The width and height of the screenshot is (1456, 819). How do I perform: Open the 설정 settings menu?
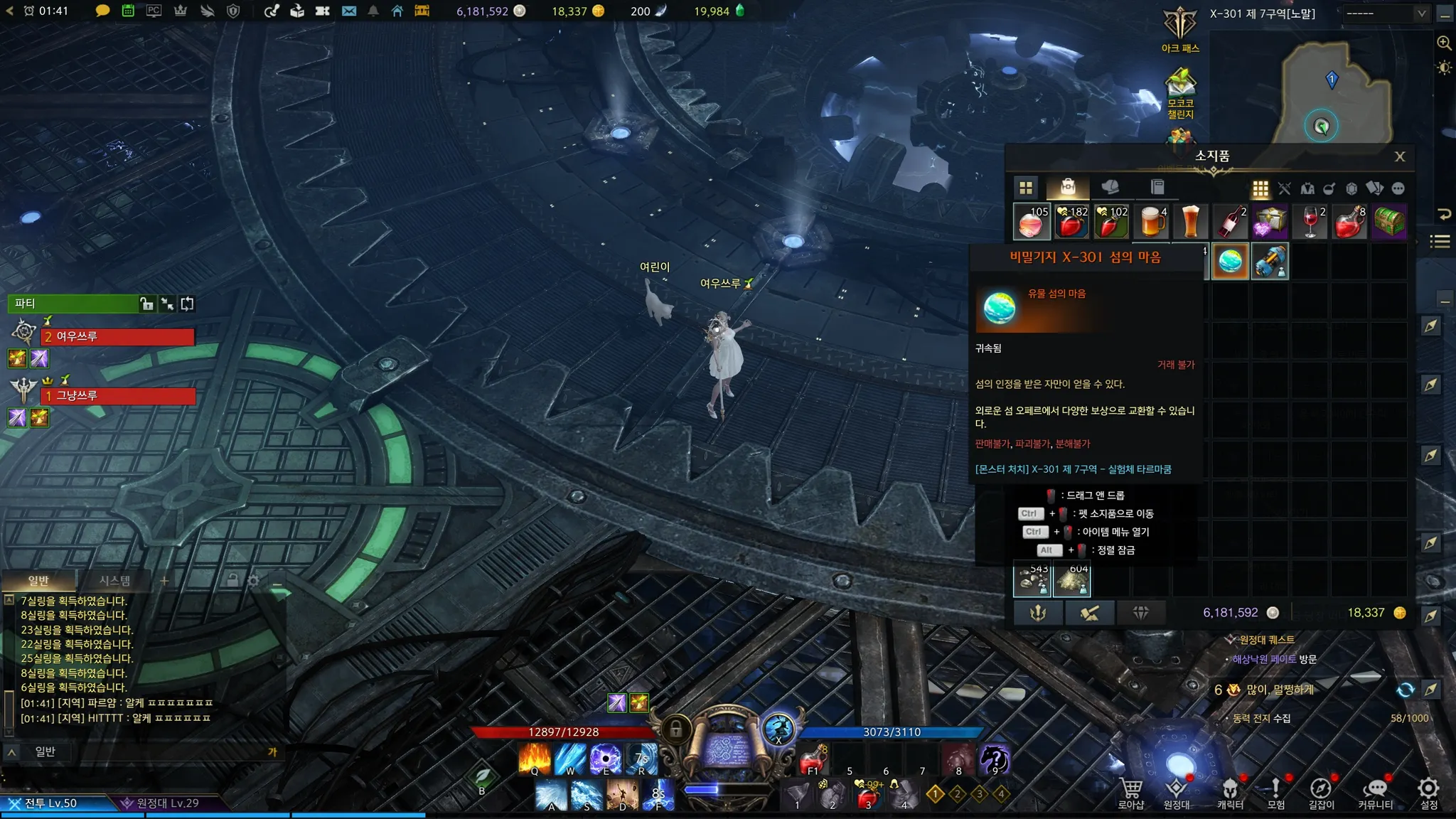pyautogui.click(x=1428, y=792)
